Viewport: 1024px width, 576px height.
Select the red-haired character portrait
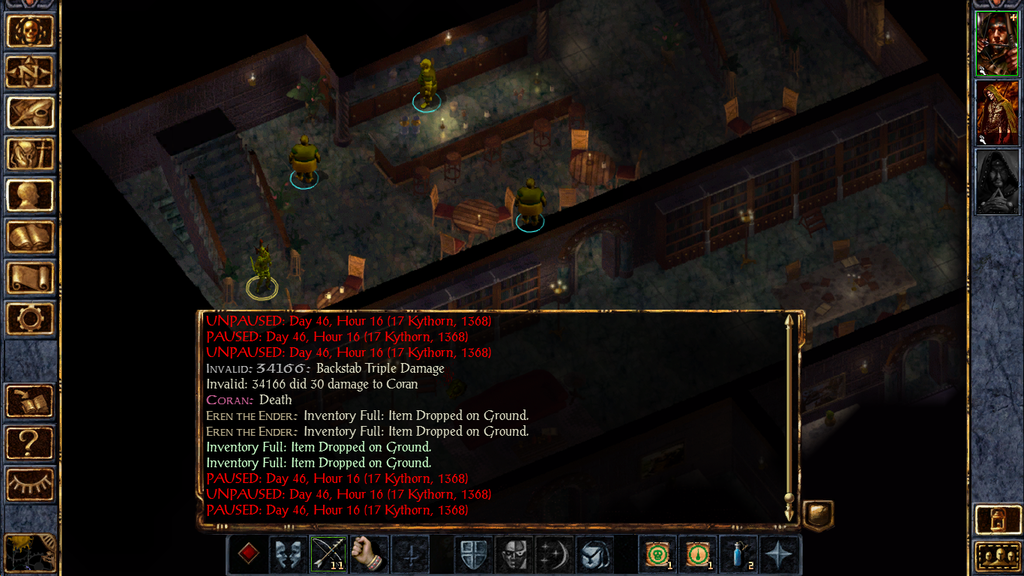pyautogui.click(x=996, y=112)
